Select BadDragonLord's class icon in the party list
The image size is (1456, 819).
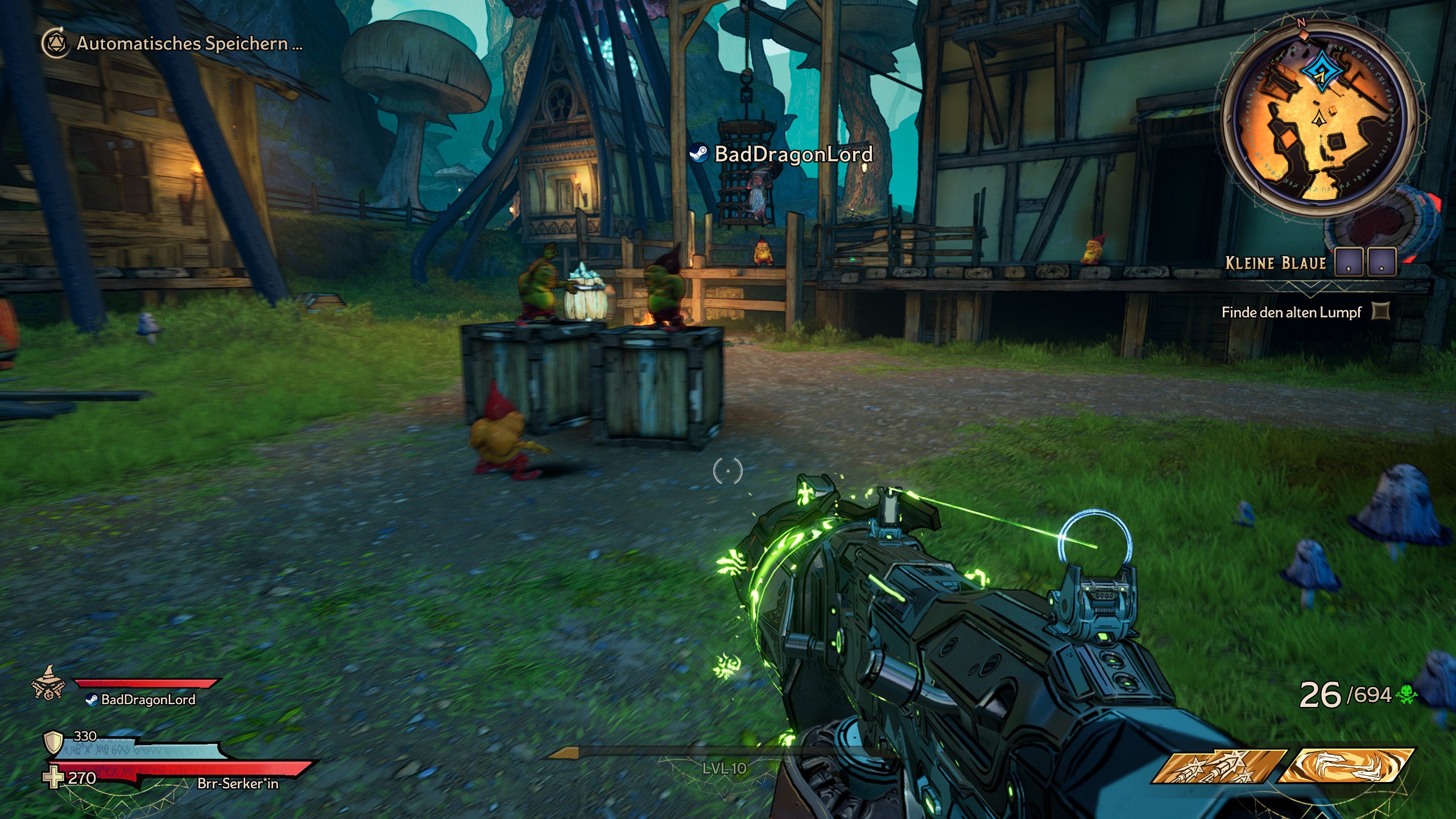point(48,684)
